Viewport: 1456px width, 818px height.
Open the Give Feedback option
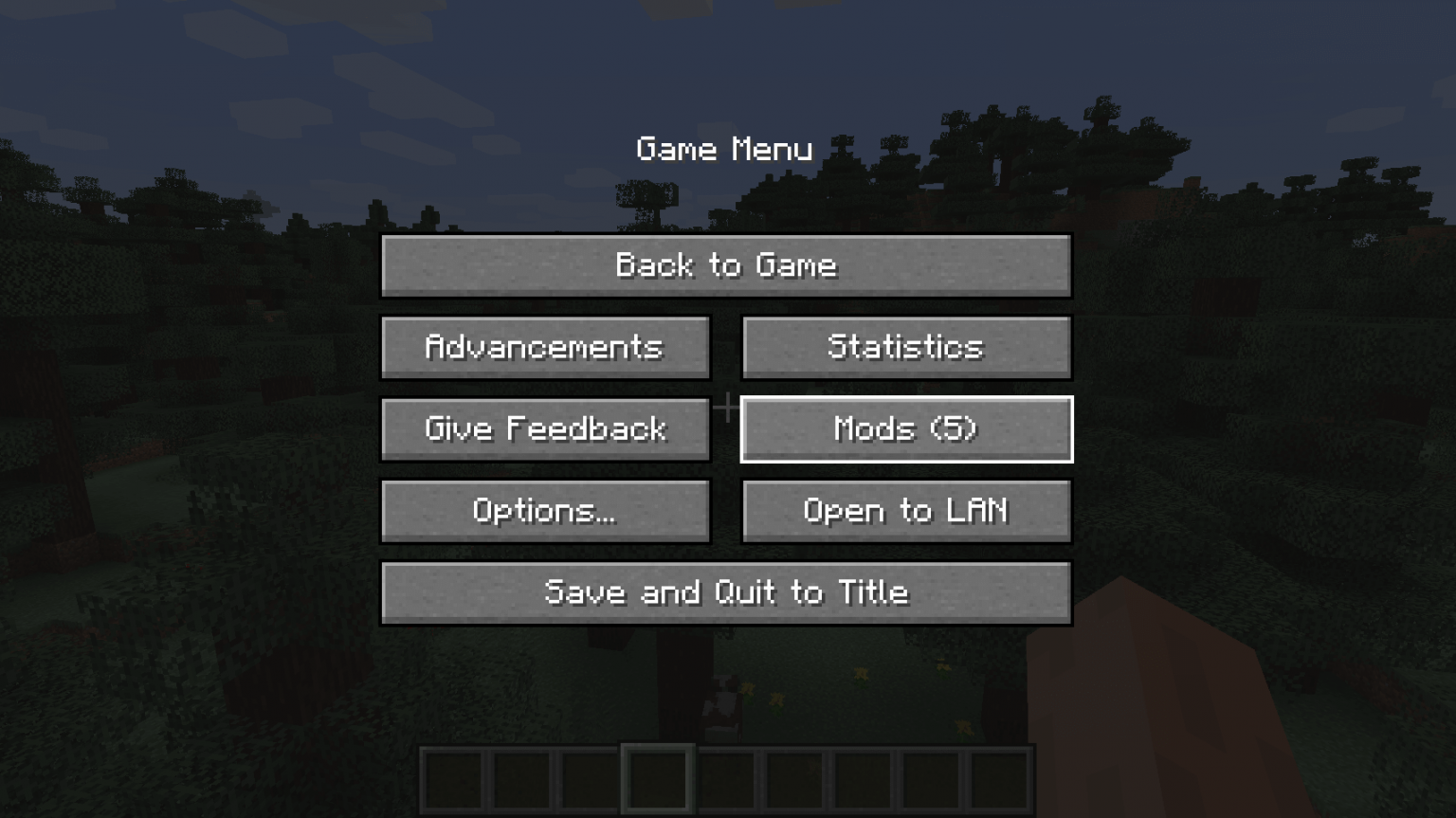[x=545, y=428]
